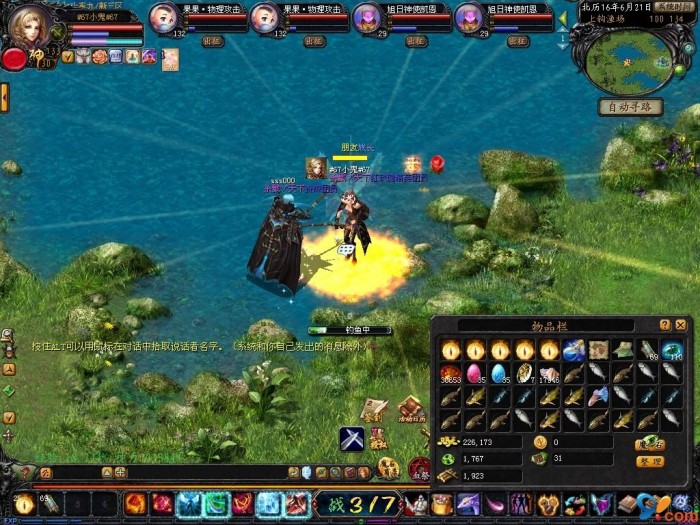Click the red 神 orb under portrait
Screen dimensions: 700x525
click(15, 59)
